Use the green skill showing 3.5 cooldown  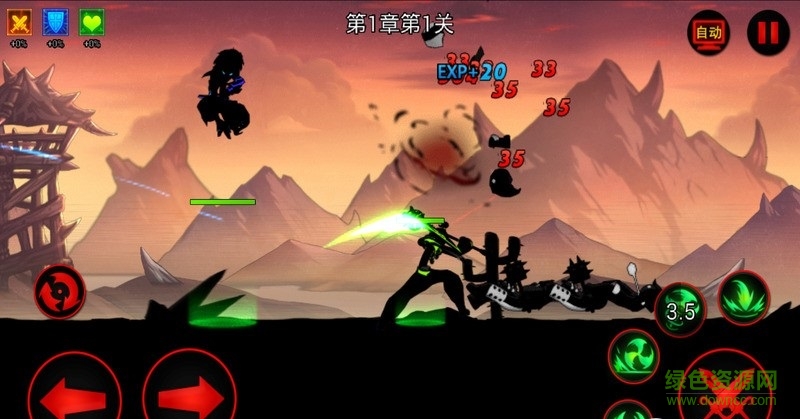click(681, 311)
